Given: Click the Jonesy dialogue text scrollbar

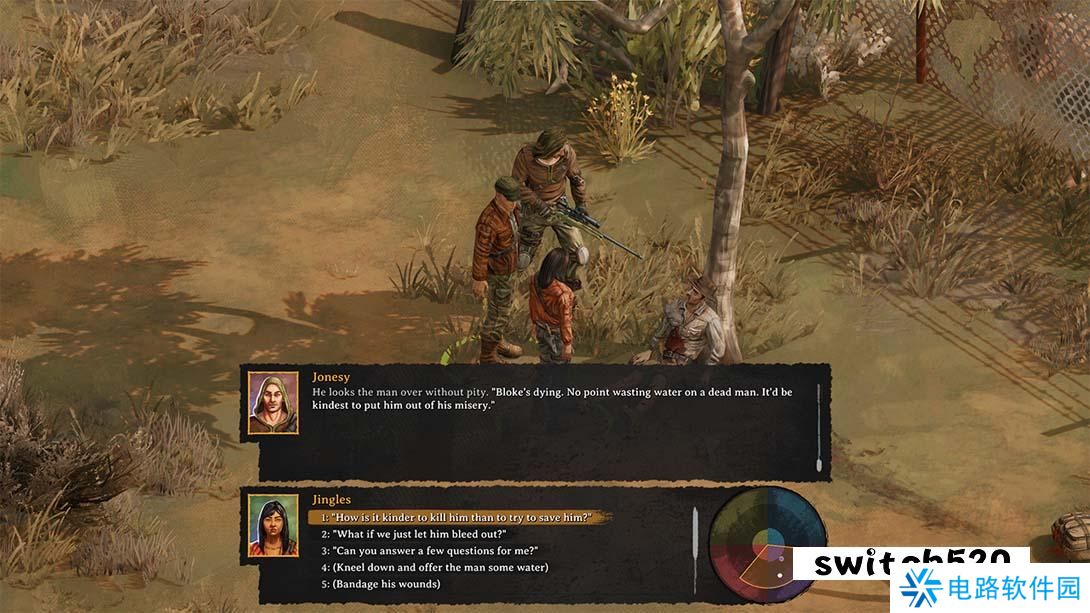Looking at the screenshot, I should click(819, 427).
